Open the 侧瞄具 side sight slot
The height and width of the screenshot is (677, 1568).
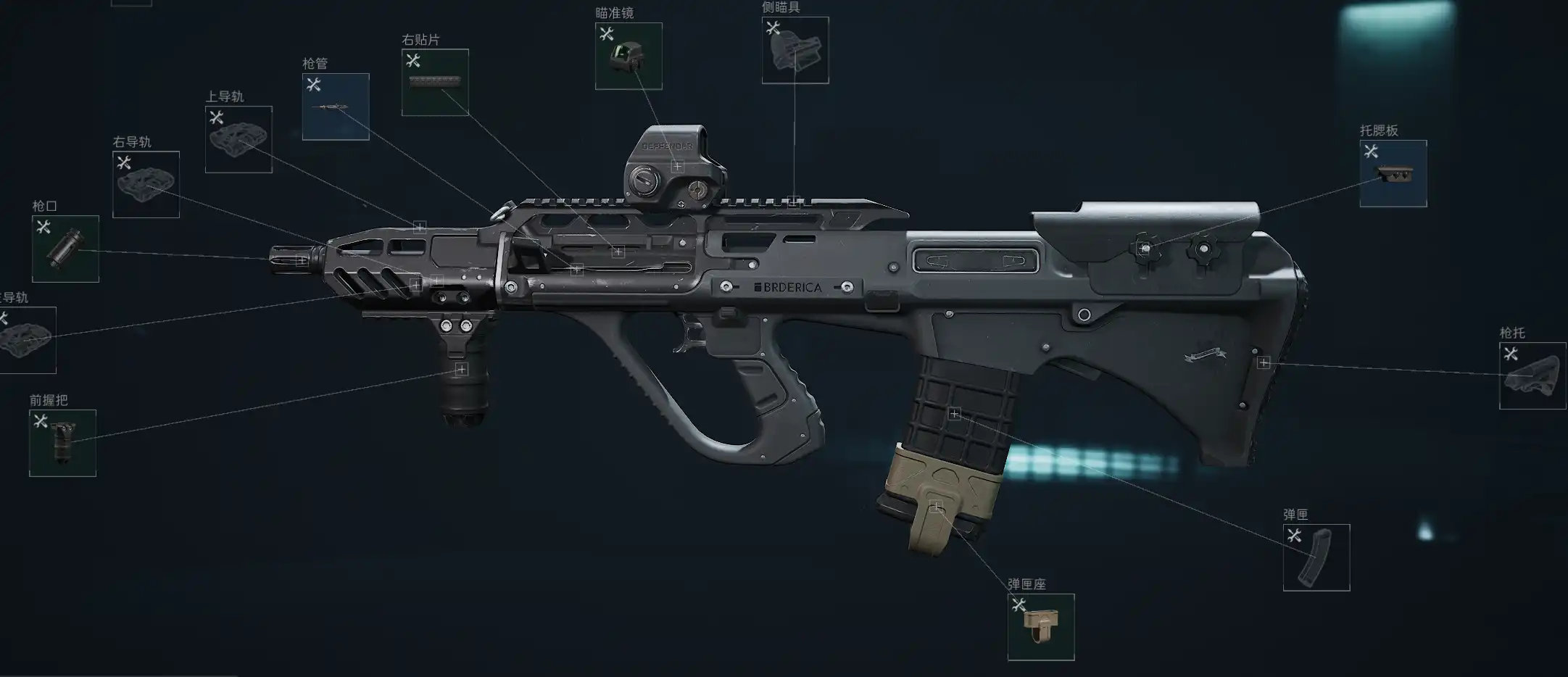coord(795,50)
